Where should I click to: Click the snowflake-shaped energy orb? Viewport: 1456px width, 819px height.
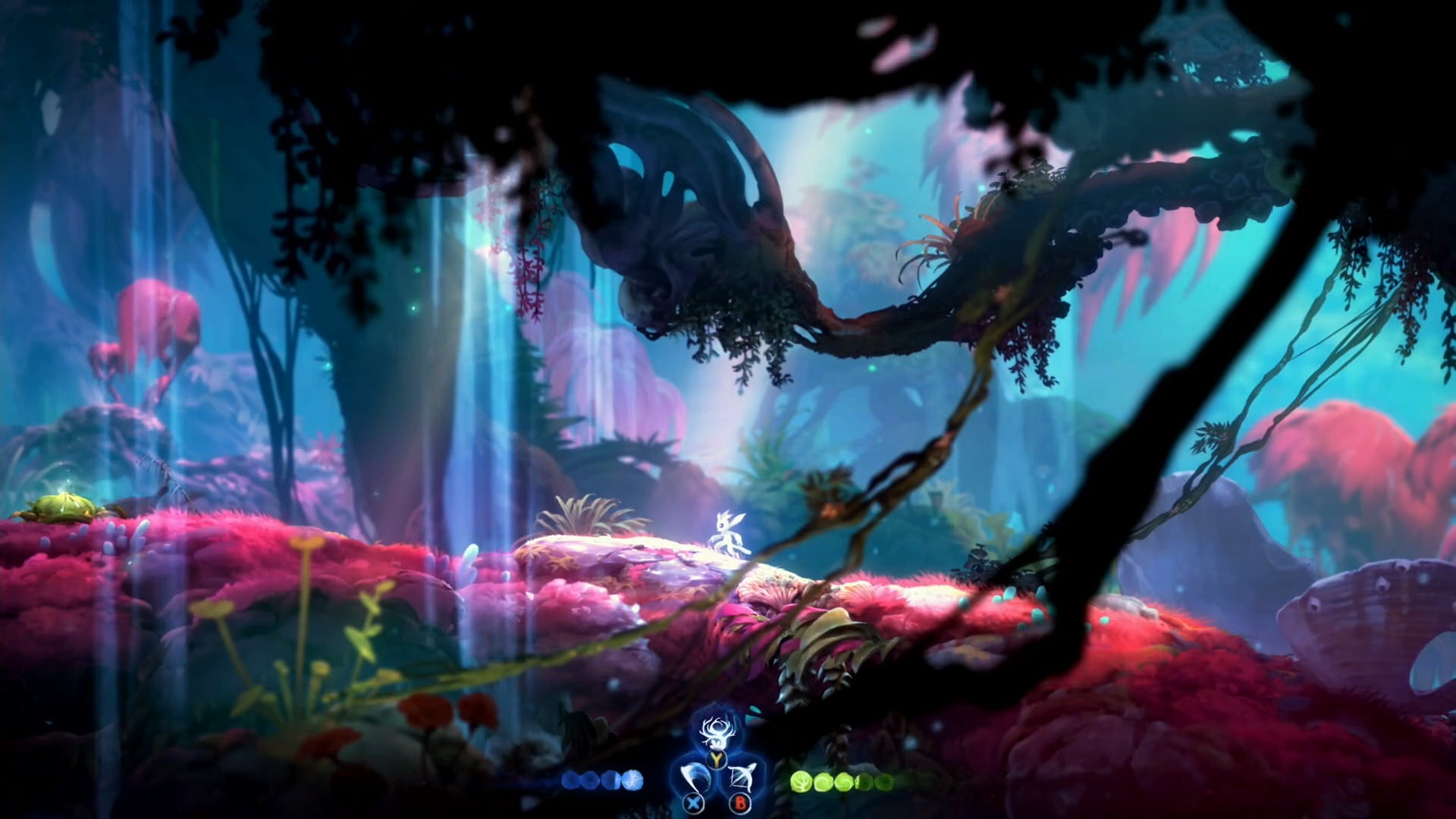click(x=631, y=779)
